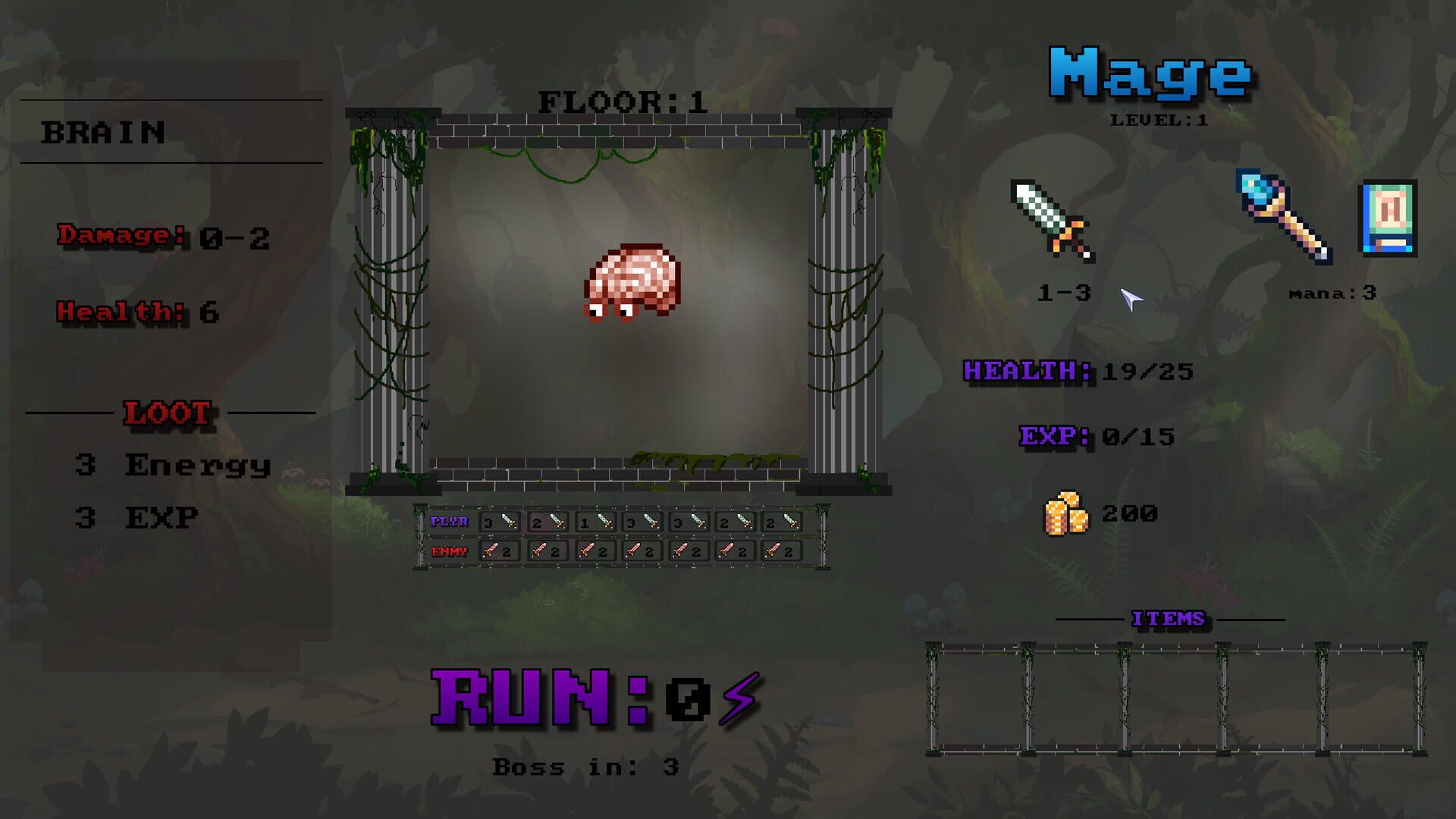Open the BRAIN enemy info header
1456x819 pixels.
click(102, 130)
